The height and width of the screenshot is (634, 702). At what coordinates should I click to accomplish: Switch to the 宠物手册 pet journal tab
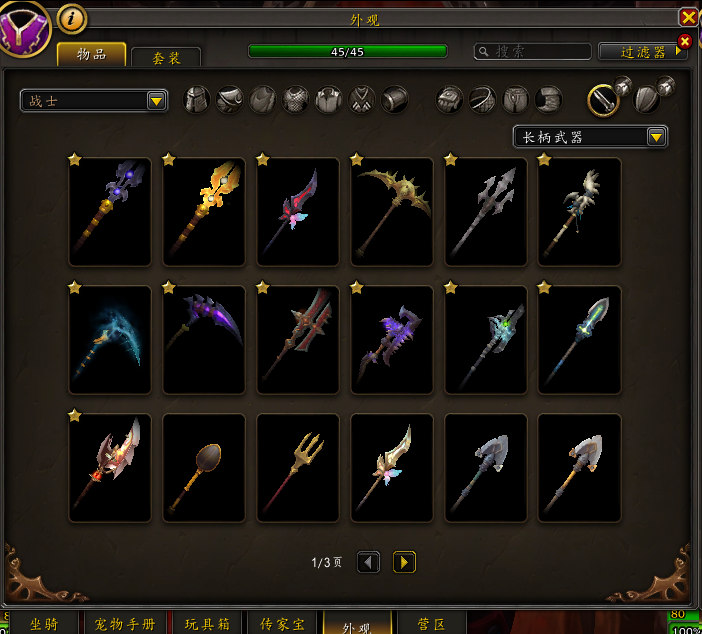tap(125, 624)
